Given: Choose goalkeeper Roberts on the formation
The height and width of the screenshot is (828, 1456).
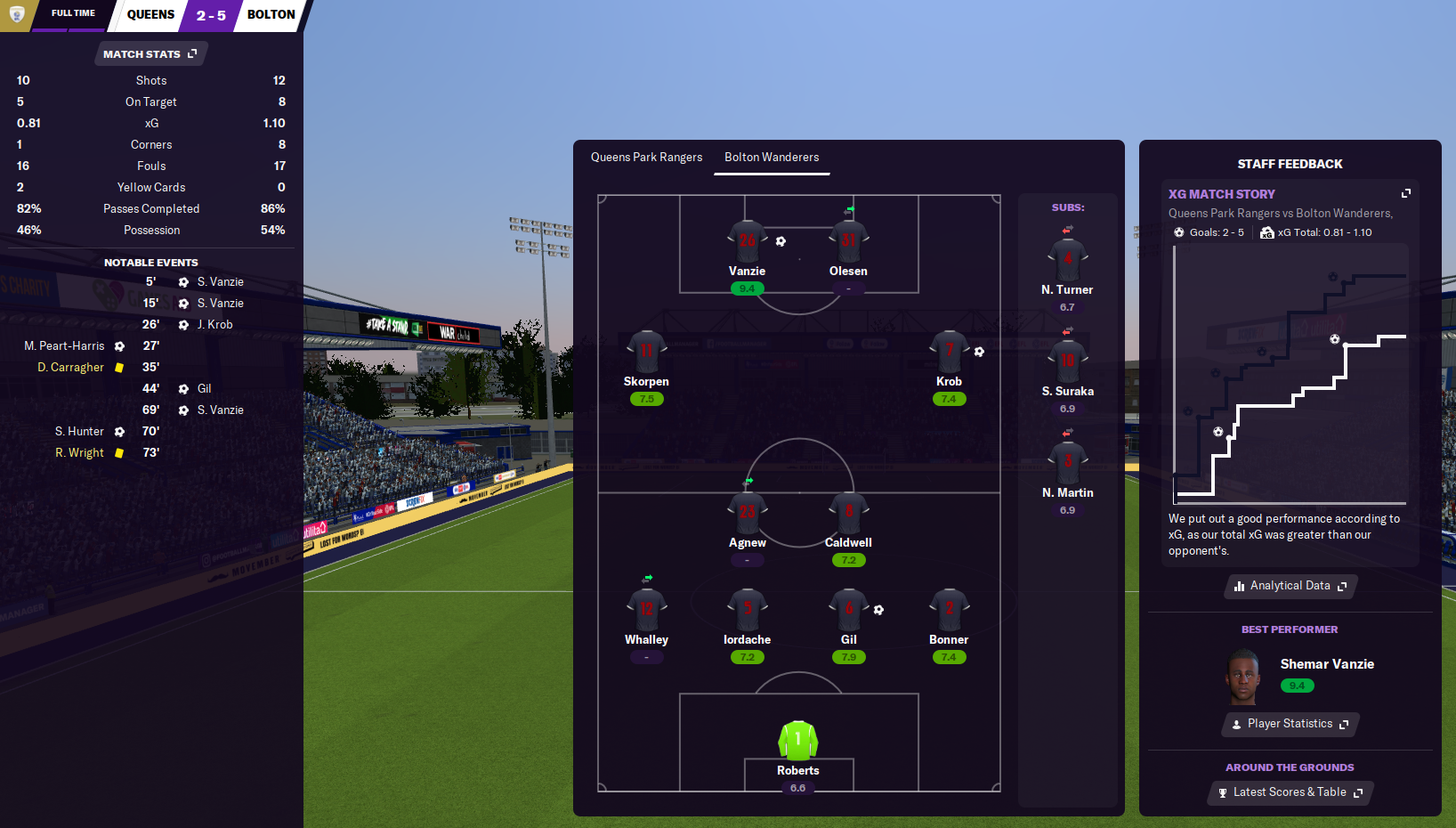Looking at the screenshot, I should (797, 742).
